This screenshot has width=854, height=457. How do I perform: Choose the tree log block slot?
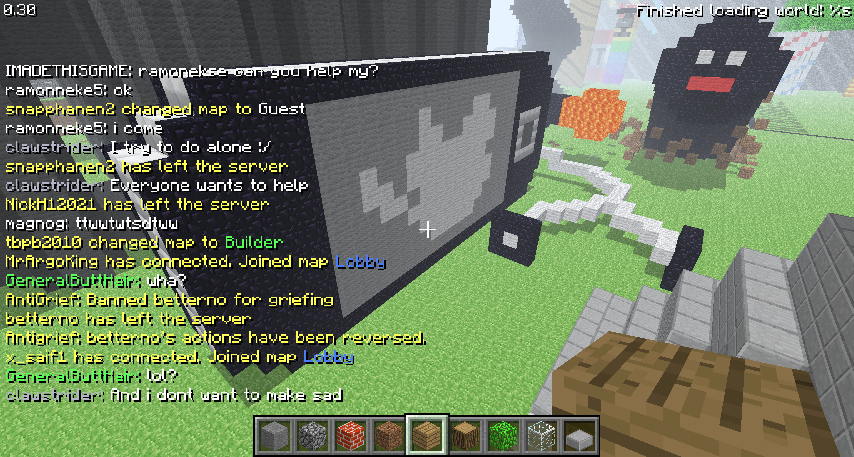(x=464, y=436)
